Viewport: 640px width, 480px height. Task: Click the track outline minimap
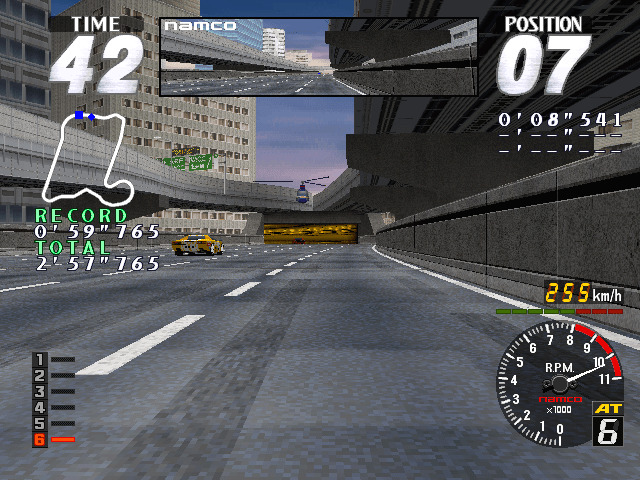88,155
